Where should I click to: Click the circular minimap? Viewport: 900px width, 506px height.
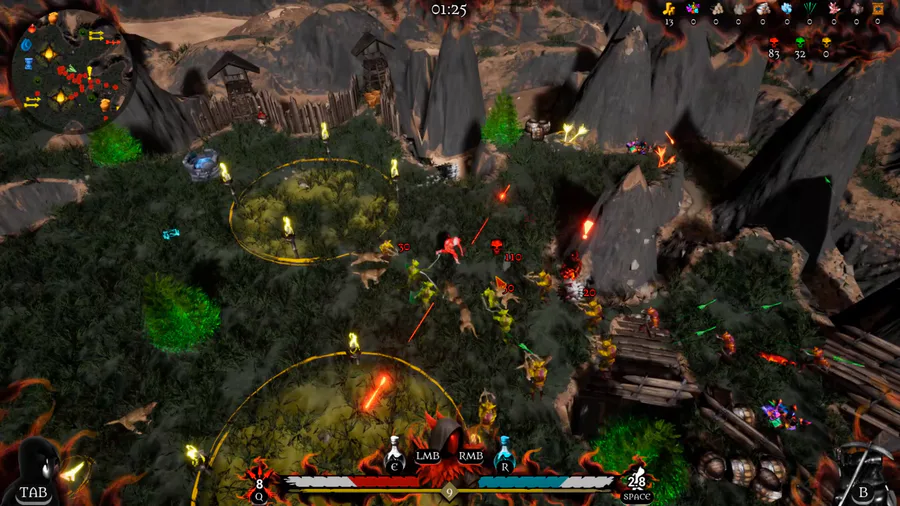[72, 71]
